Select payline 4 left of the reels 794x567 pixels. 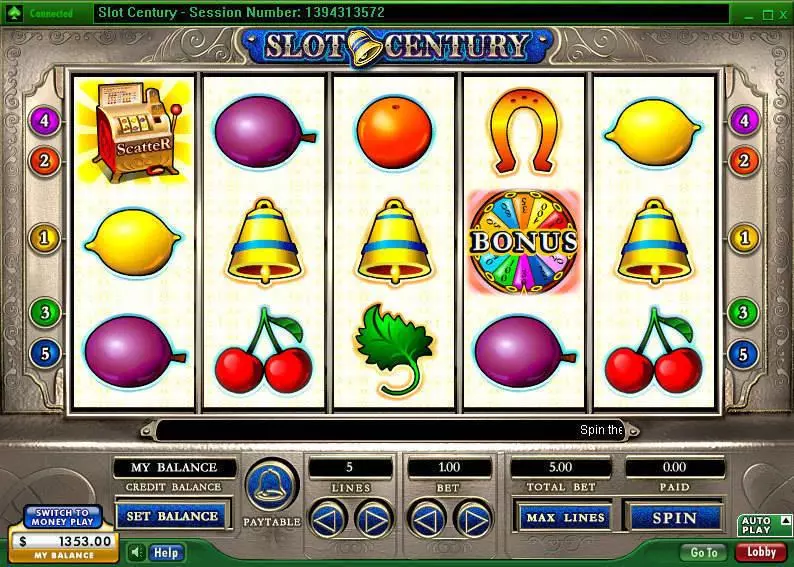45,122
